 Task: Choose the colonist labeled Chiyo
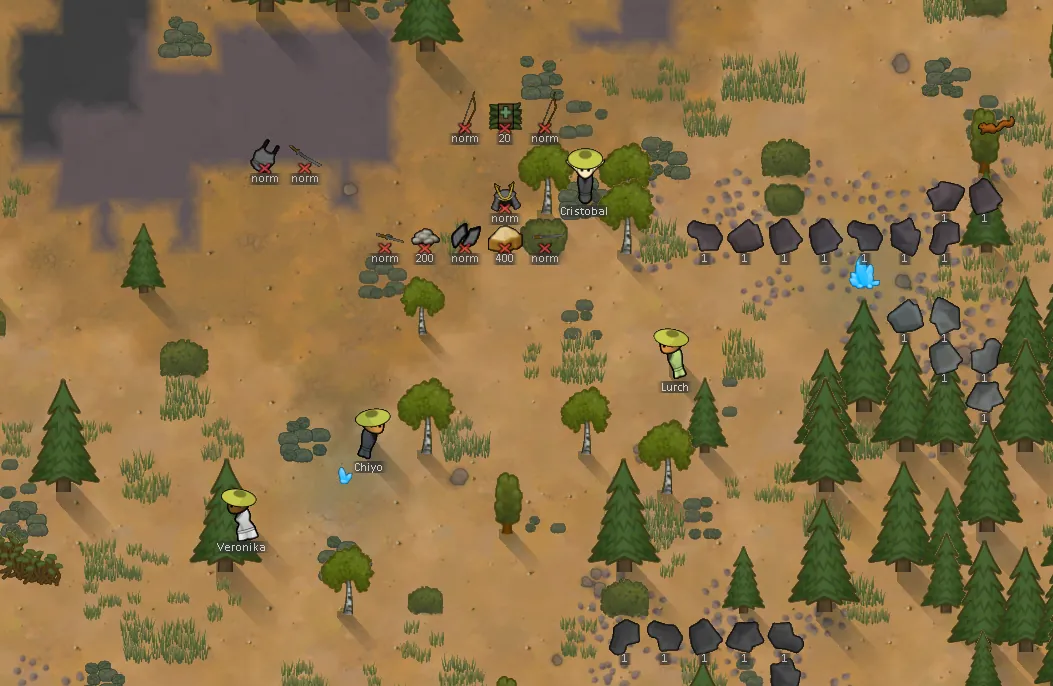click(x=371, y=435)
